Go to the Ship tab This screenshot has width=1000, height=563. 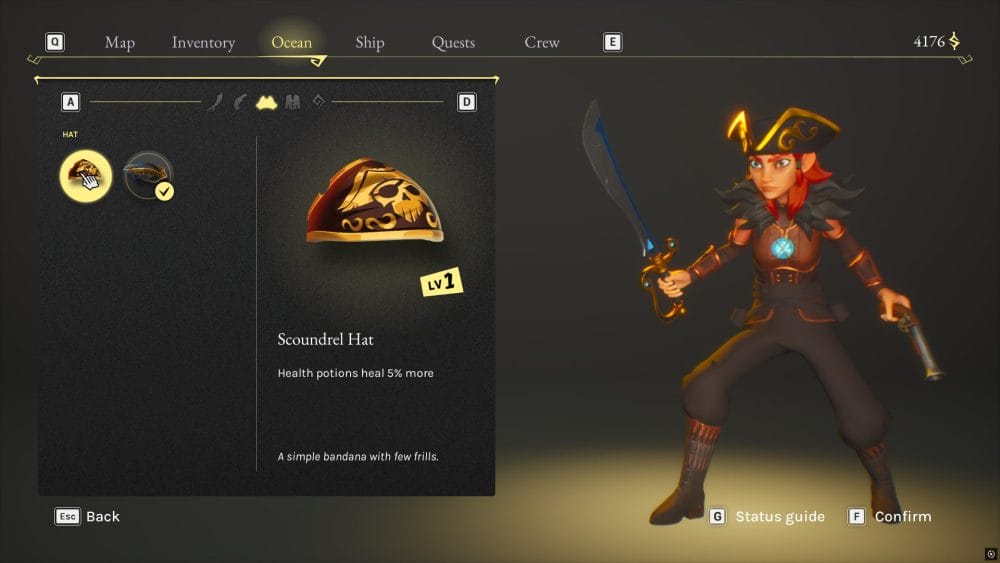click(370, 42)
